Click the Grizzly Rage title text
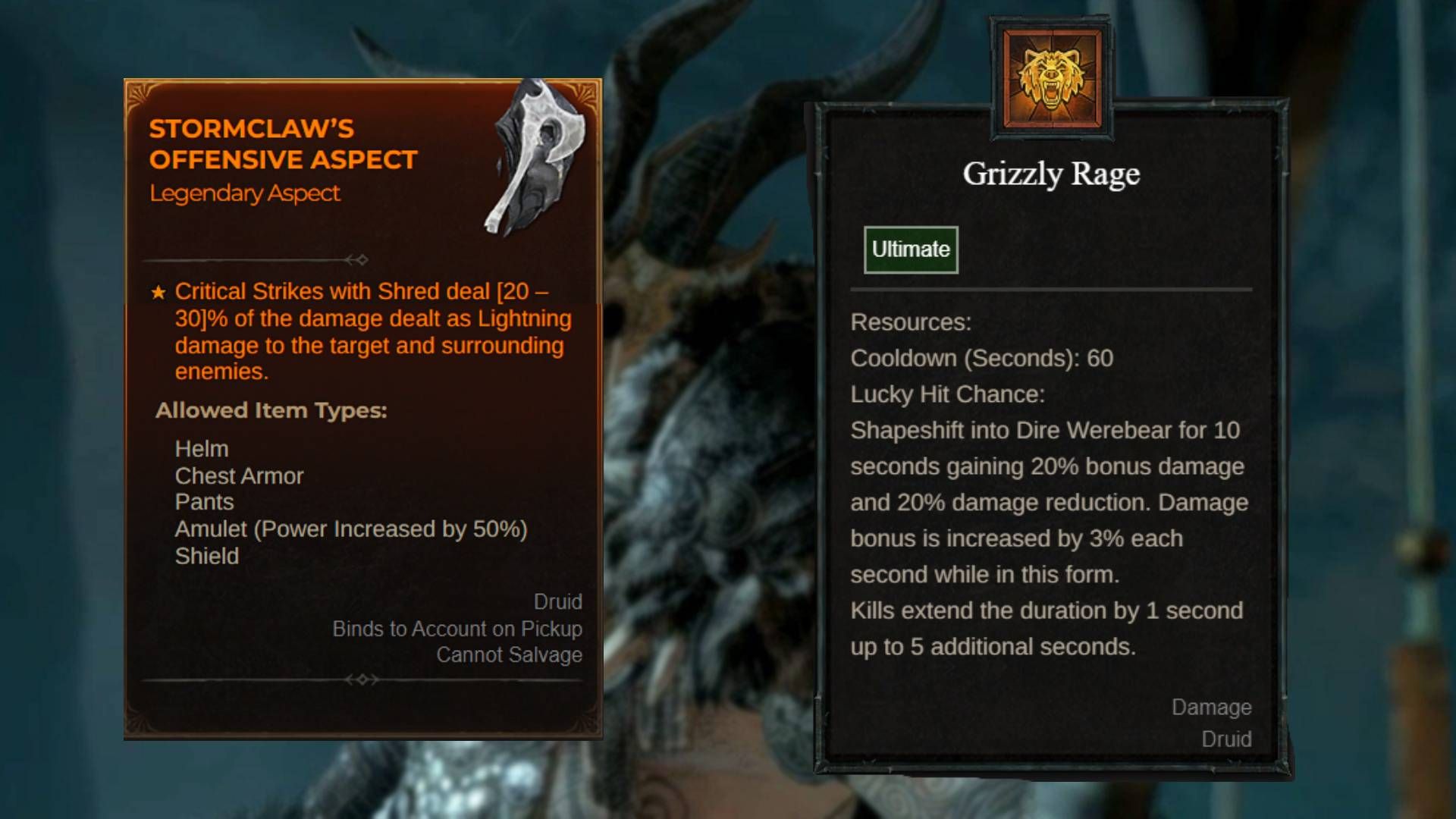This screenshot has height=819, width=1456. 1050,174
